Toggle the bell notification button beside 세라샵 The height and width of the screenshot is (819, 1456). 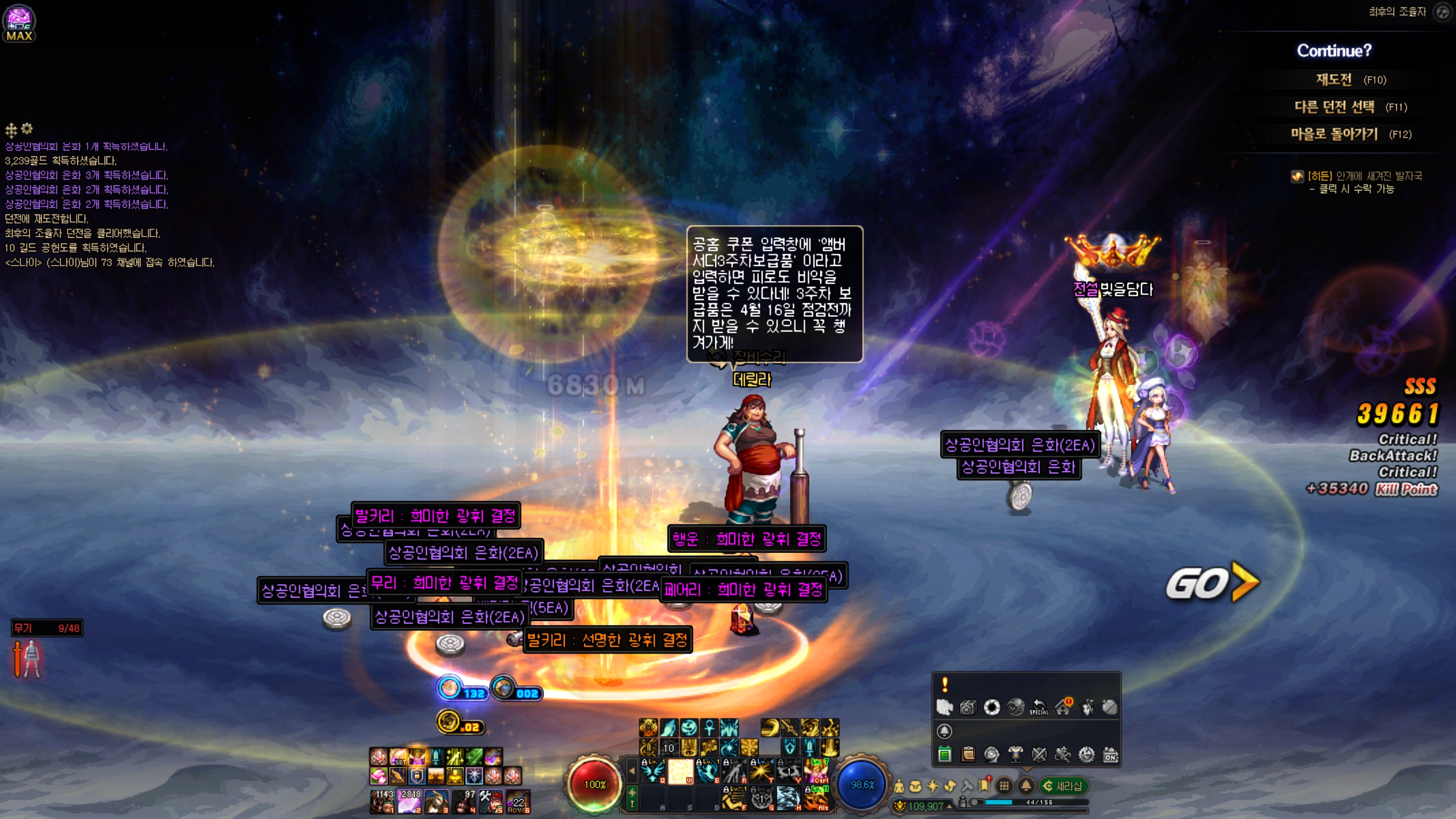click(1026, 786)
